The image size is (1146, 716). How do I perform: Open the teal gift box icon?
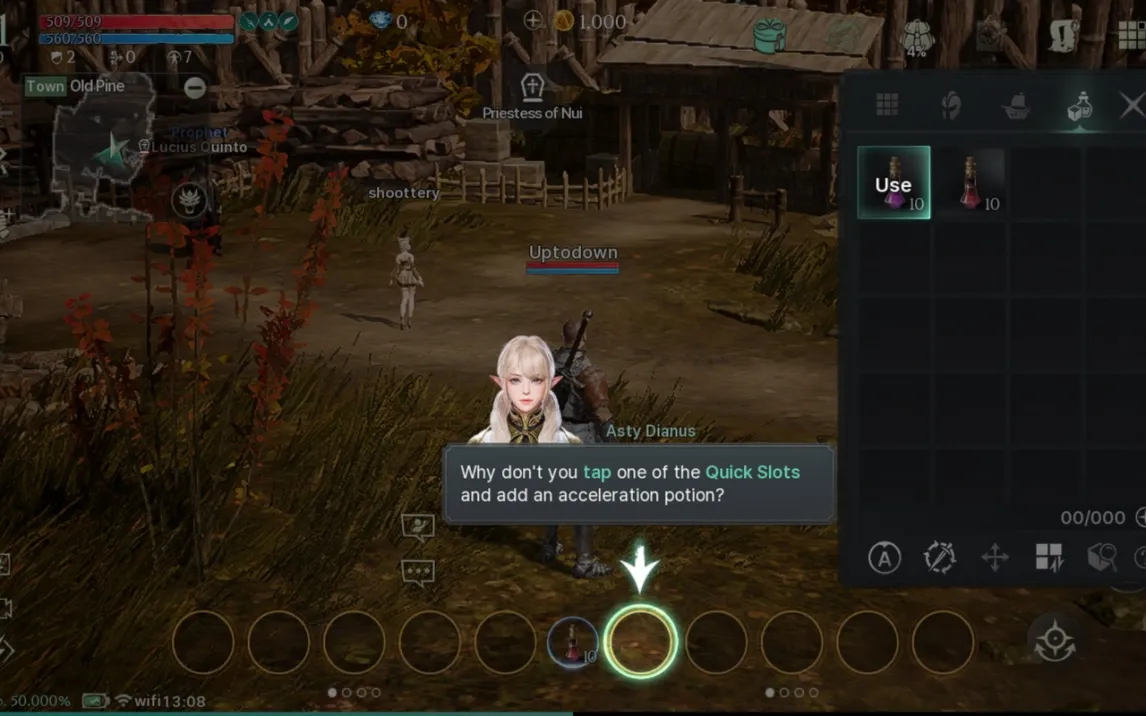770,36
